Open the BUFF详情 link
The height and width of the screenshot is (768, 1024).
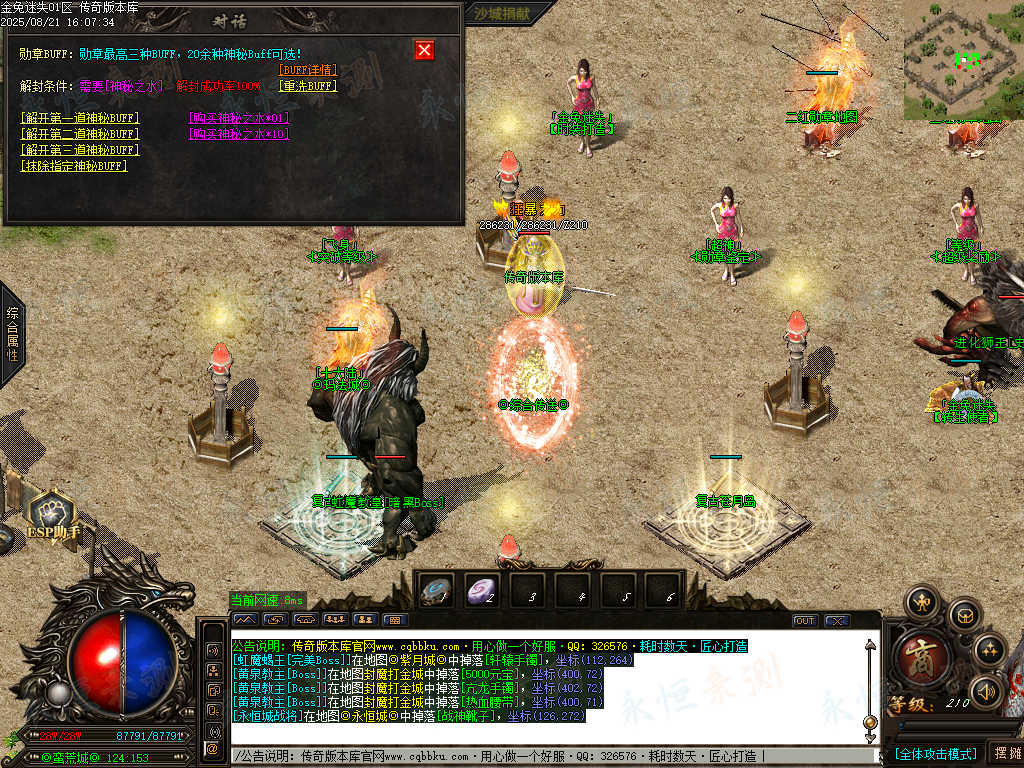(x=308, y=70)
